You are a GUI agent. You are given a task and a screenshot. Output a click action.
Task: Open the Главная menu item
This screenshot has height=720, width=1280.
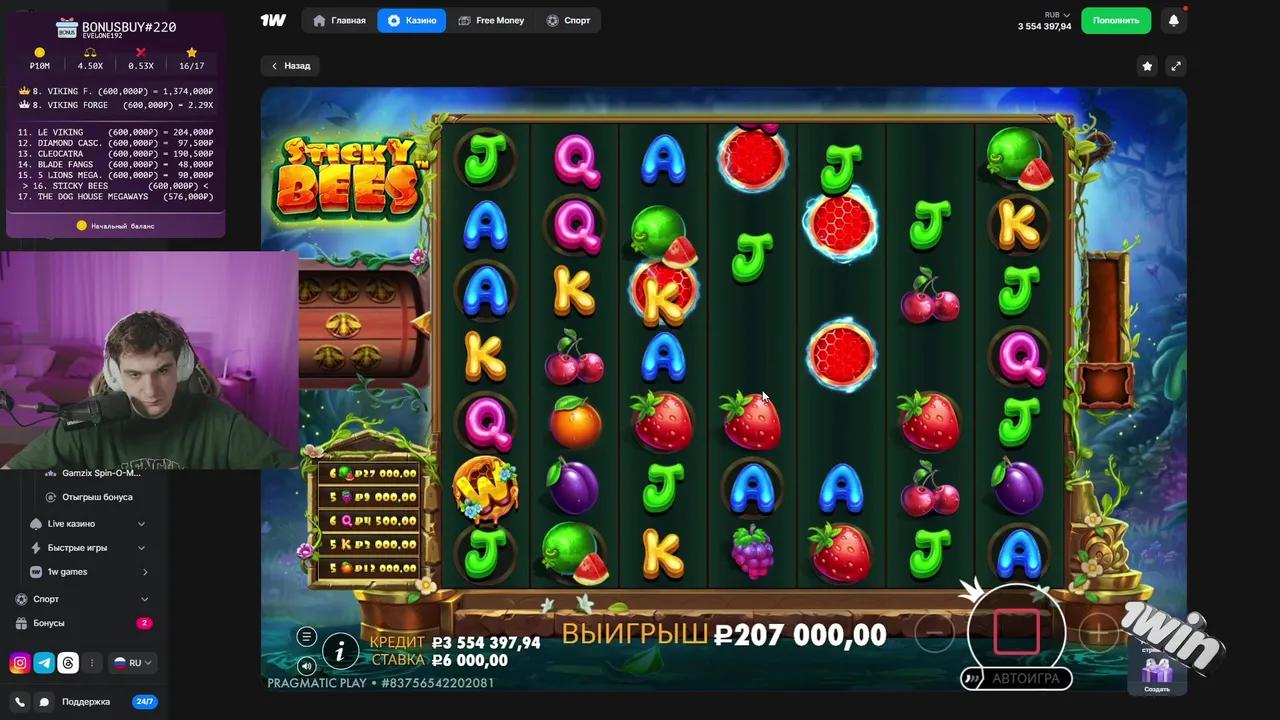point(340,20)
